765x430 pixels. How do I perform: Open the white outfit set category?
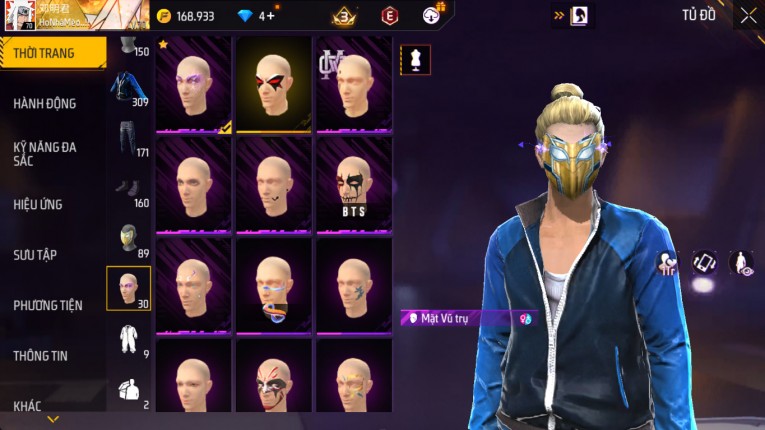coord(128,340)
